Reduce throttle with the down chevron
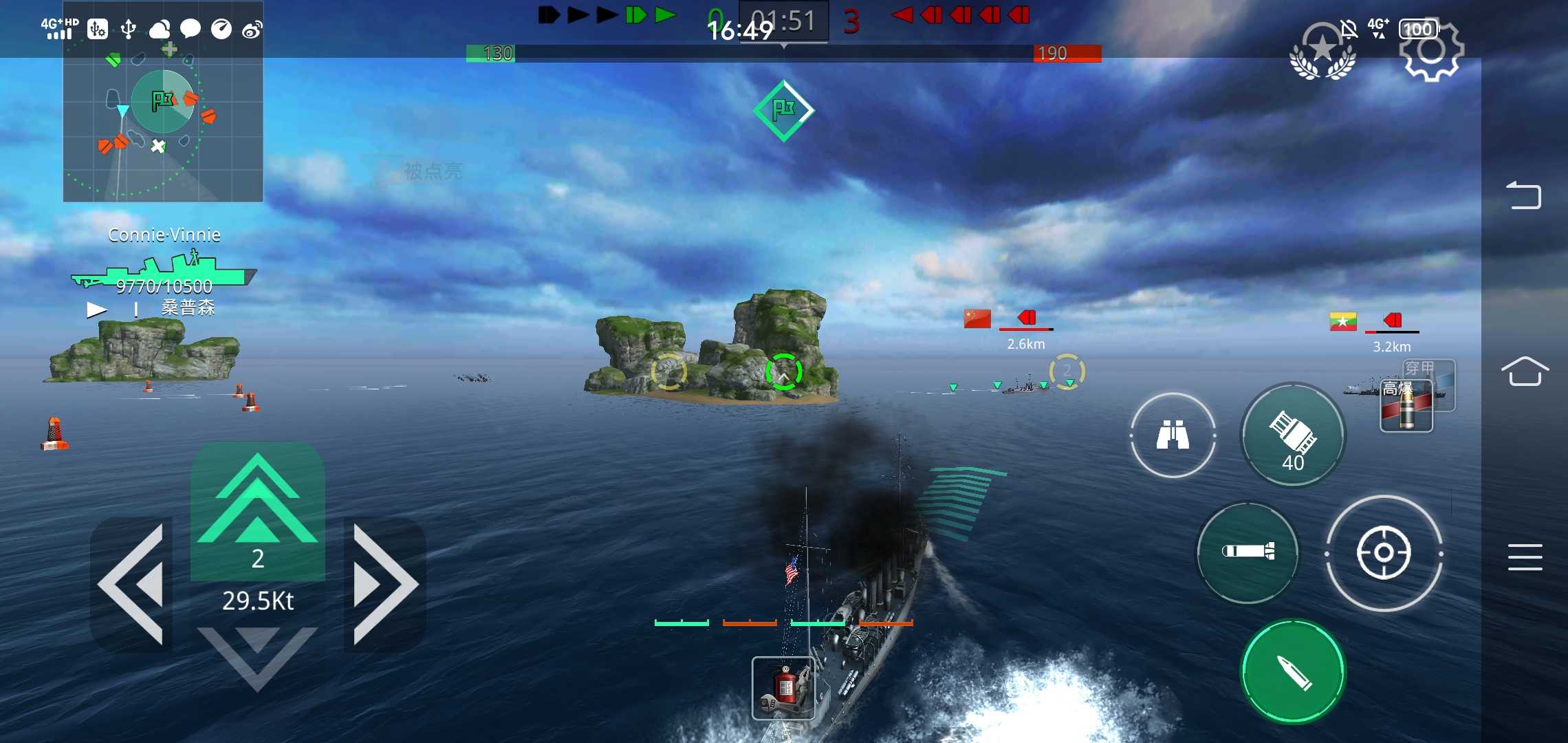This screenshot has height=743, width=1568. (257, 657)
